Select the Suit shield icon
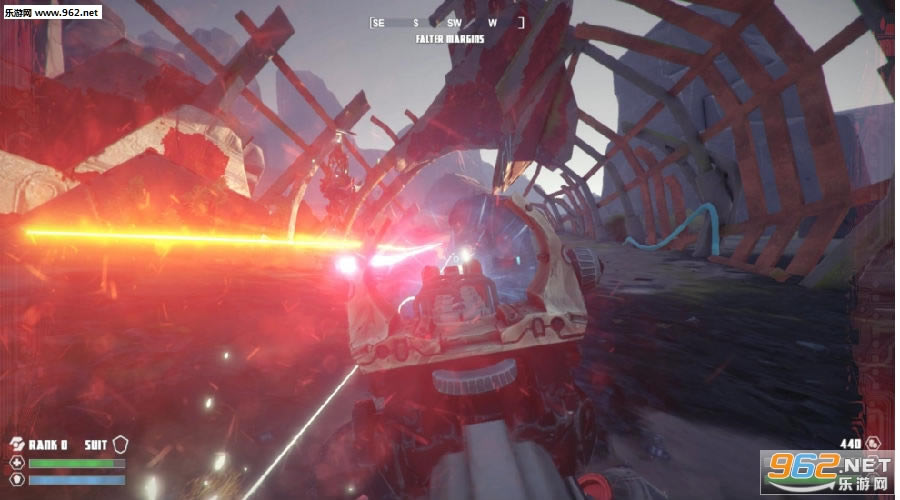The width and height of the screenshot is (900, 500). (x=122, y=444)
